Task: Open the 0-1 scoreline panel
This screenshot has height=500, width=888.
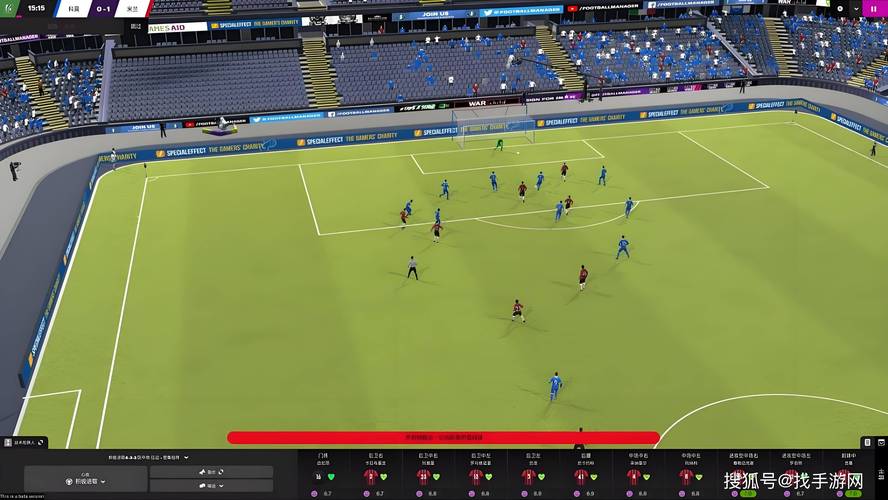Action: tap(103, 9)
